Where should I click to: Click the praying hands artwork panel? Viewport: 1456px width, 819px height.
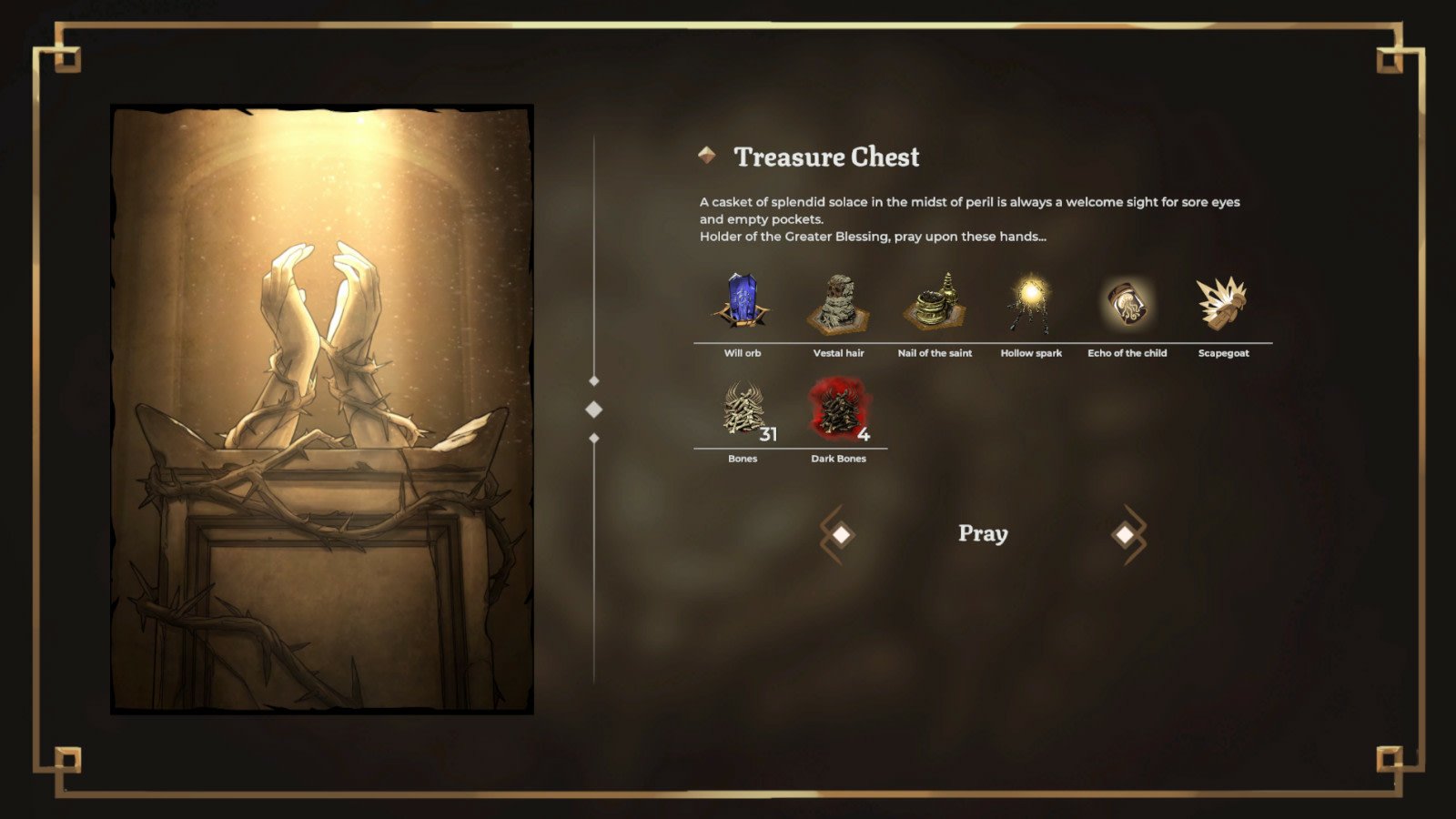[323, 409]
